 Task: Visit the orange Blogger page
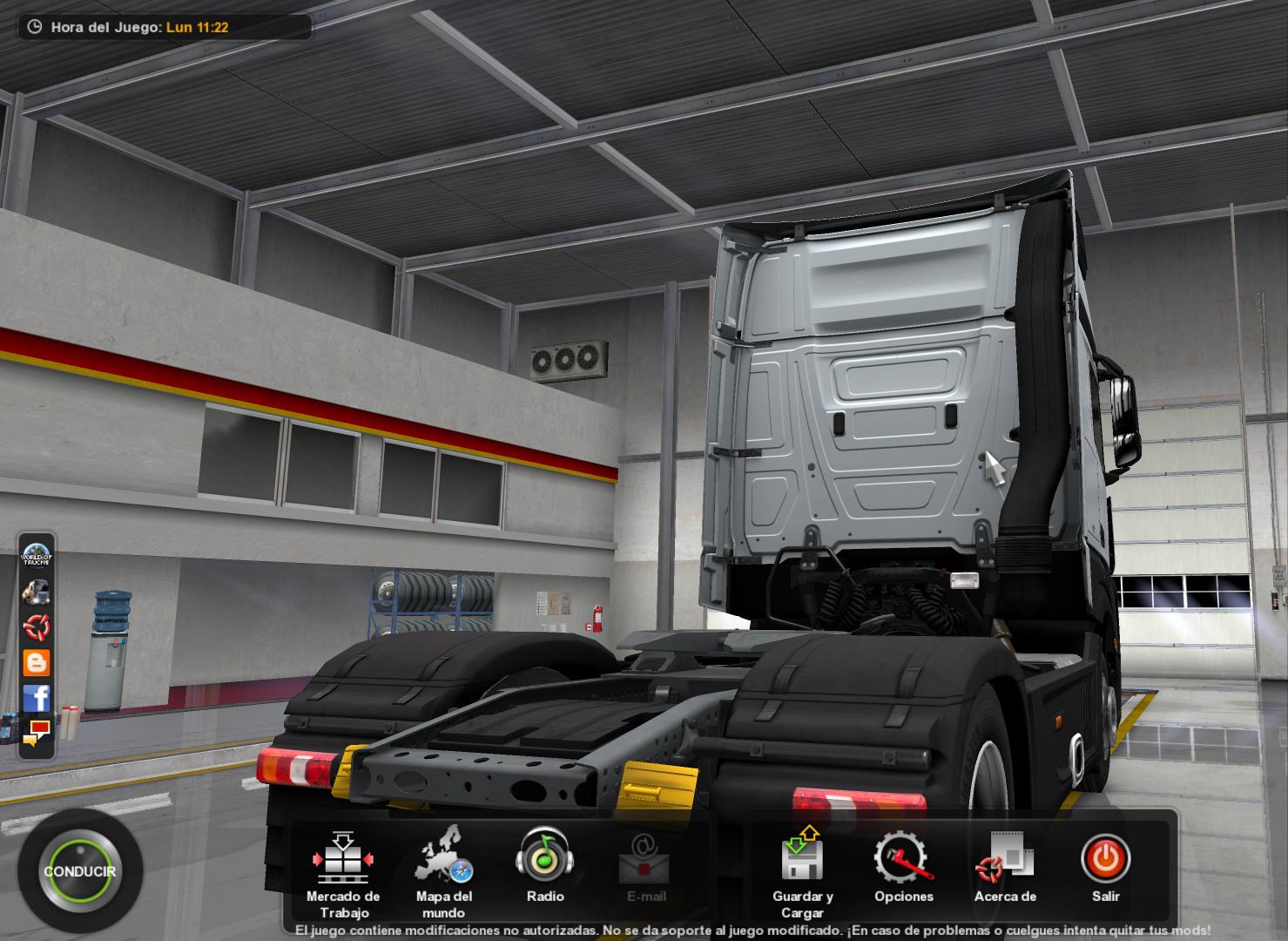[37, 662]
